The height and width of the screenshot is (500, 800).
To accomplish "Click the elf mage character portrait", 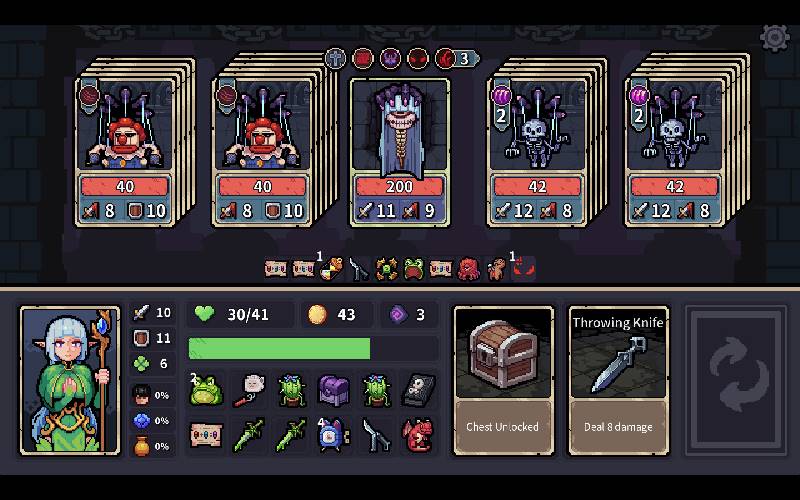I will [70, 380].
